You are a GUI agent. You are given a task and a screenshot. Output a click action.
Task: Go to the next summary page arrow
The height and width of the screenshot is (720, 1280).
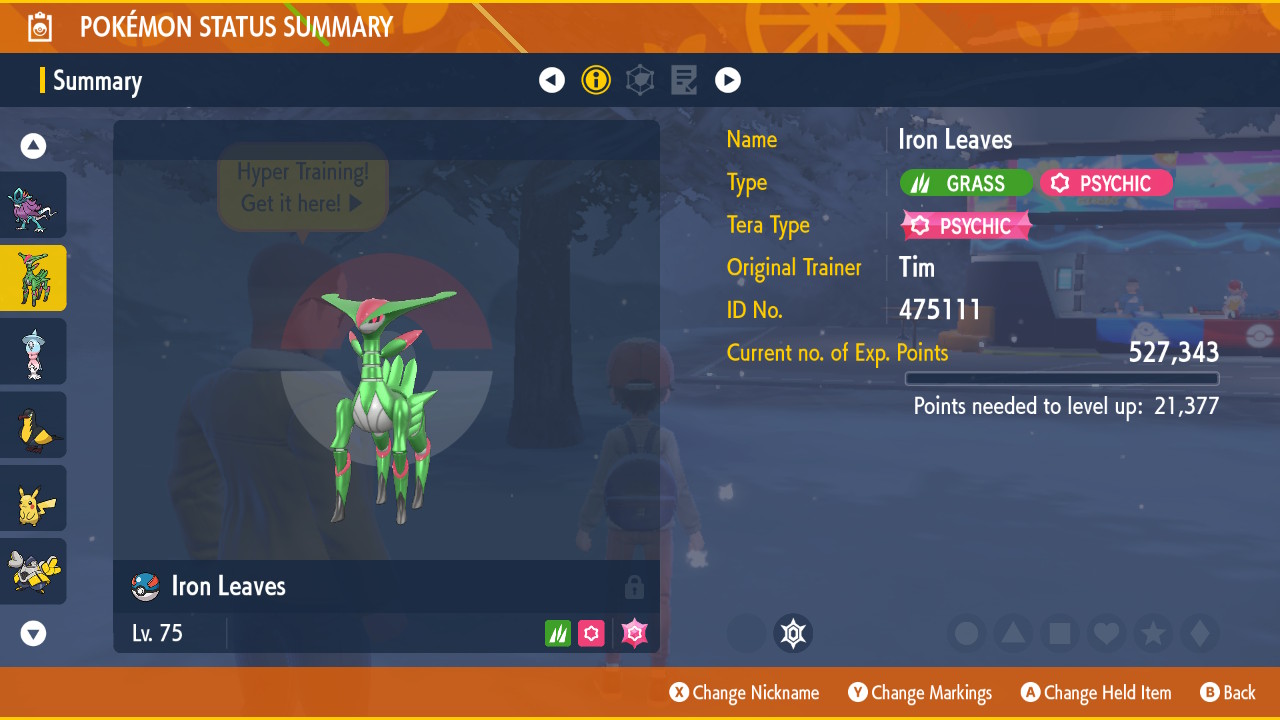[x=728, y=80]
